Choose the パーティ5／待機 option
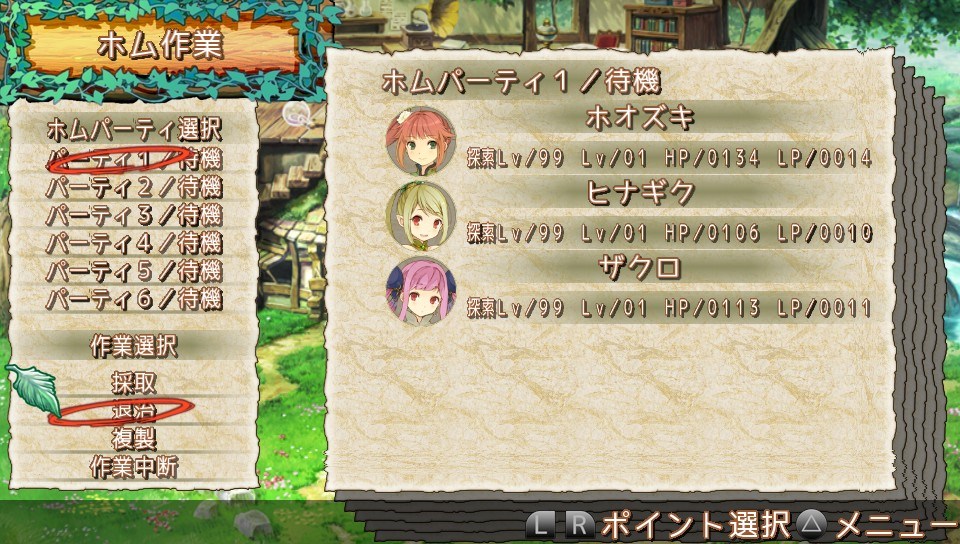Image resolution: width=960 pixels, height=544 pixels. (134, 271)
